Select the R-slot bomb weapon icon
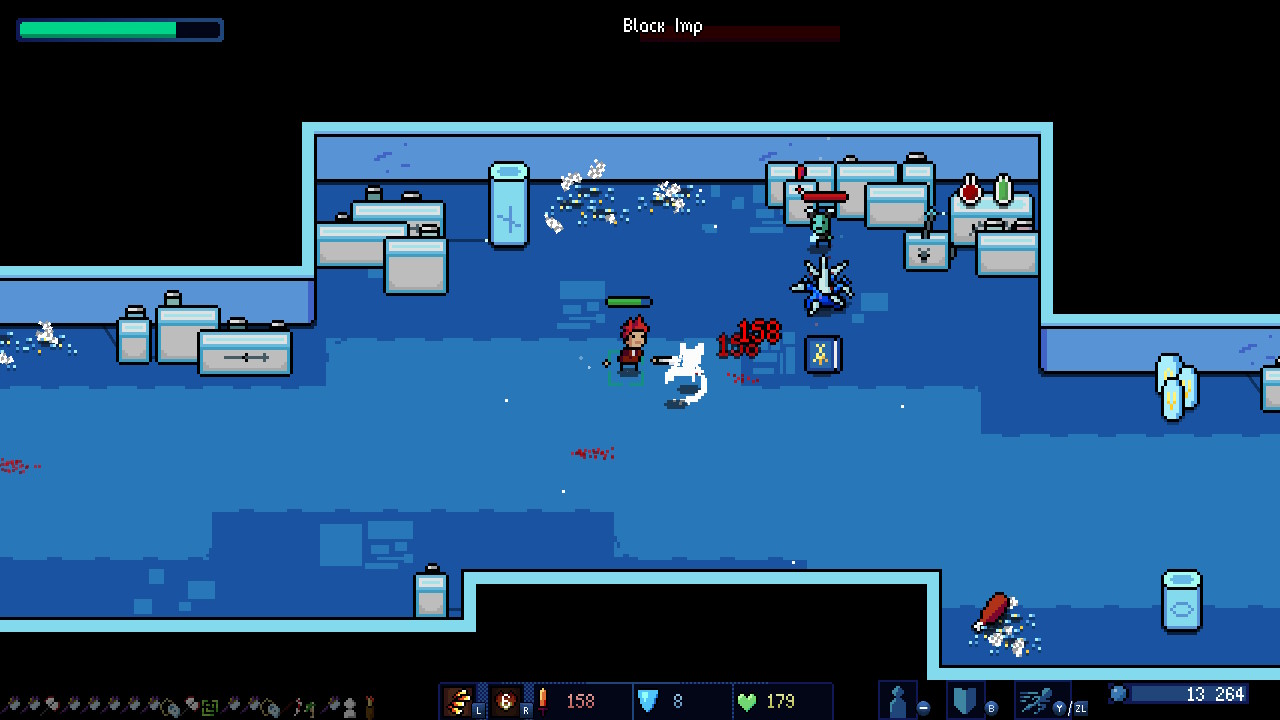 click(x=506, y=700)
